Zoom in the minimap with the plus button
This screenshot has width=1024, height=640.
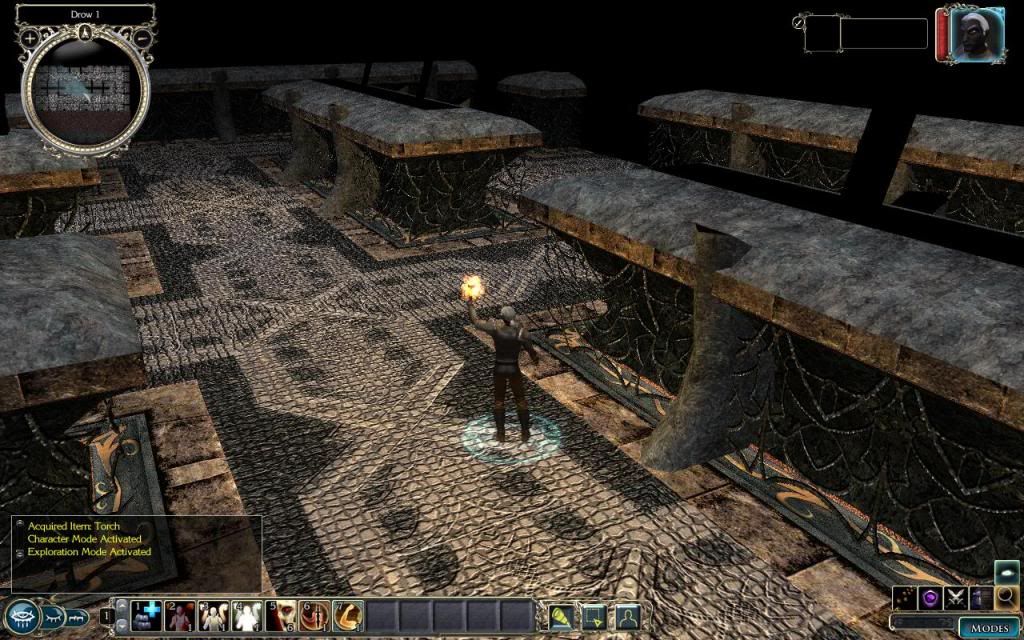click(x=30, y=38)
